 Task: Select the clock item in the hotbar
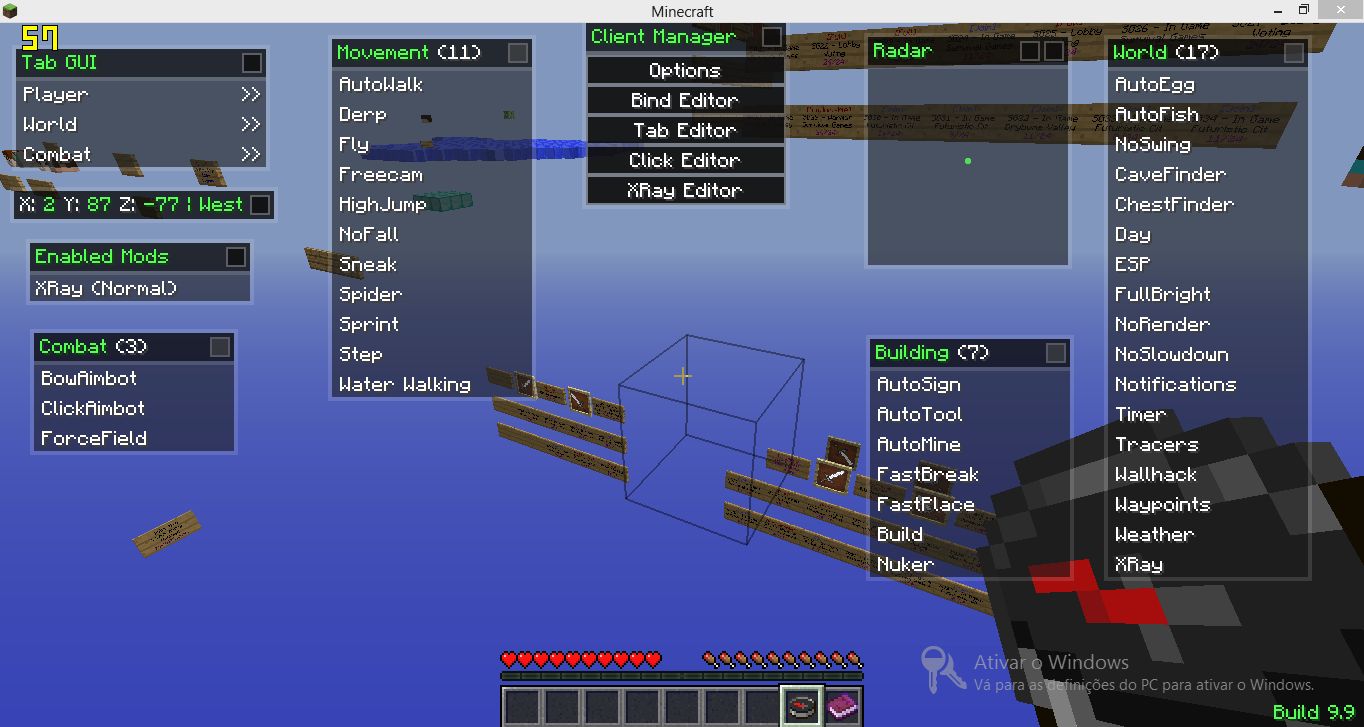tap(803, 707)
